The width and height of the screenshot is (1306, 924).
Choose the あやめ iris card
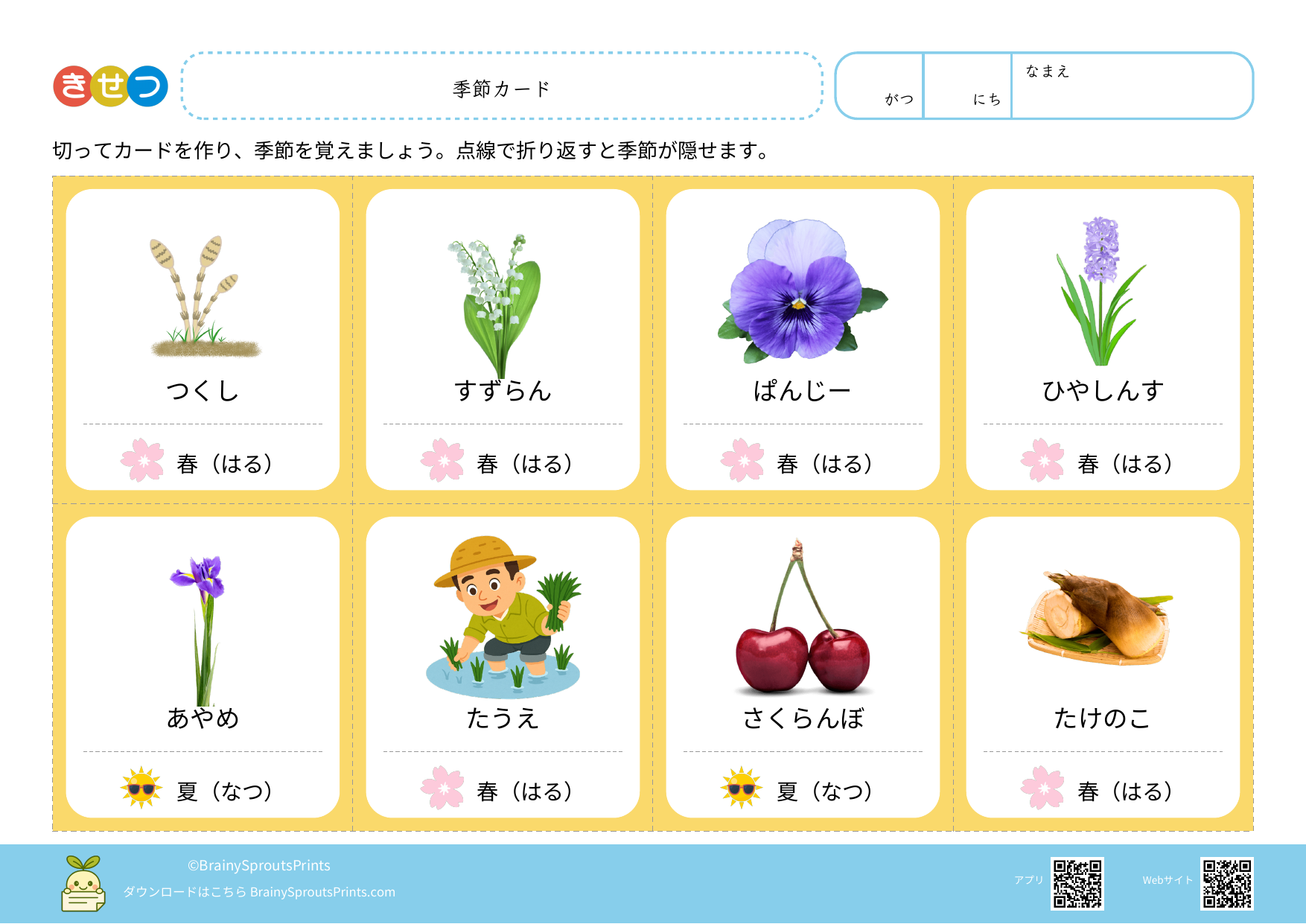[203, 667]
